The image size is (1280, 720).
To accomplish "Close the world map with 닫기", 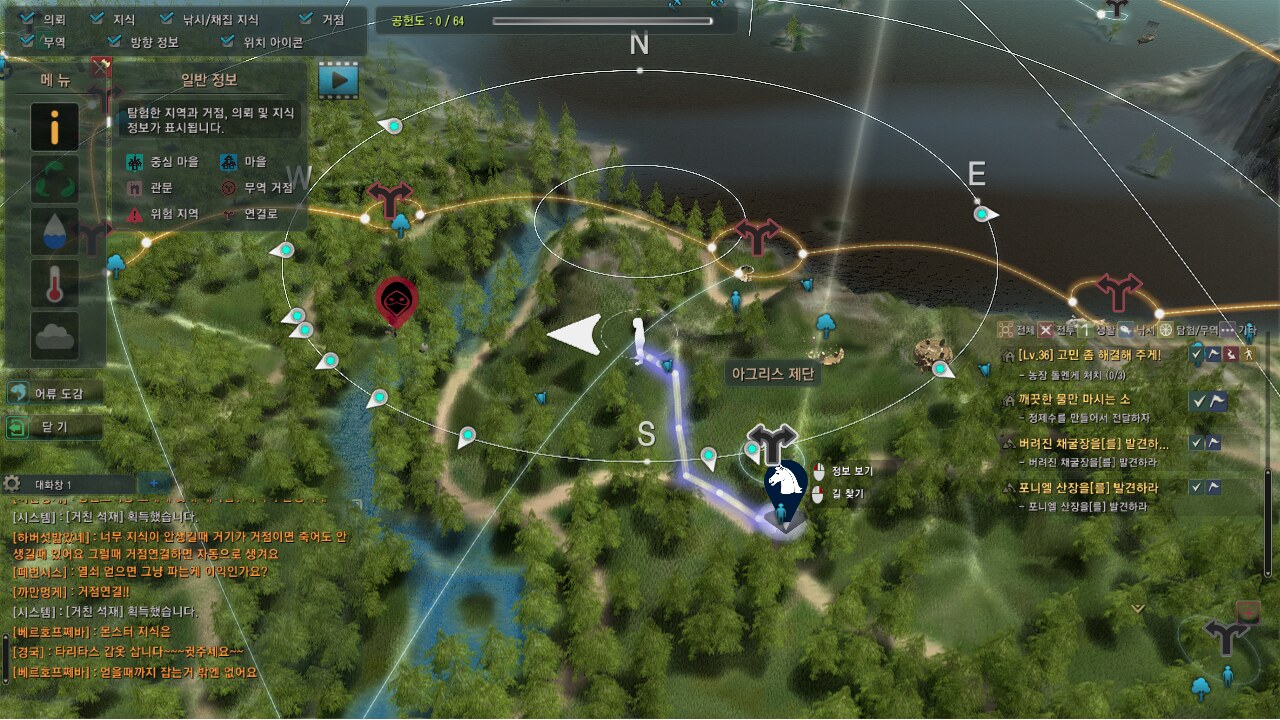I will (x=54, y=428).
